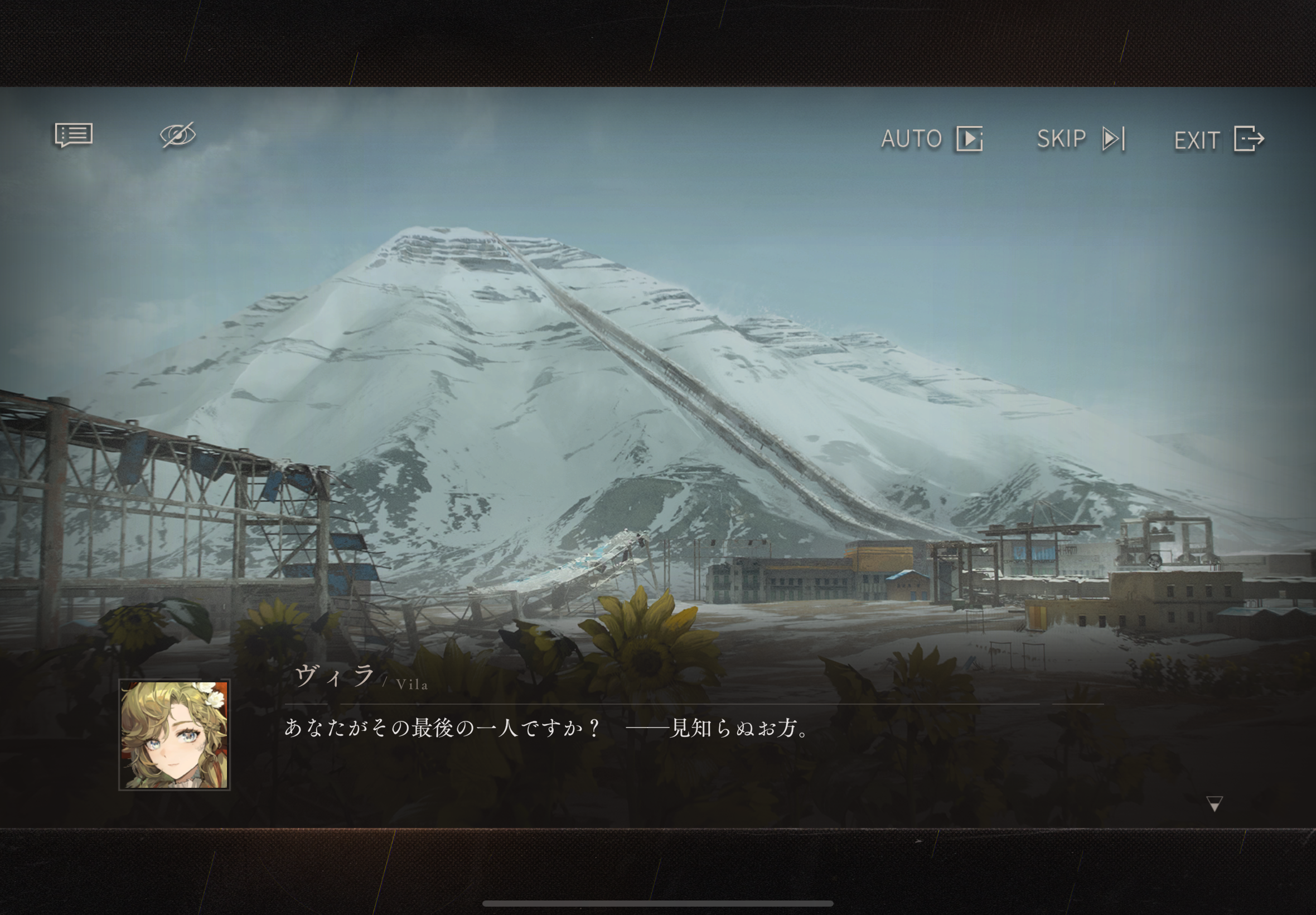Advance dialogue with the down arrow

pos(1214,804)
